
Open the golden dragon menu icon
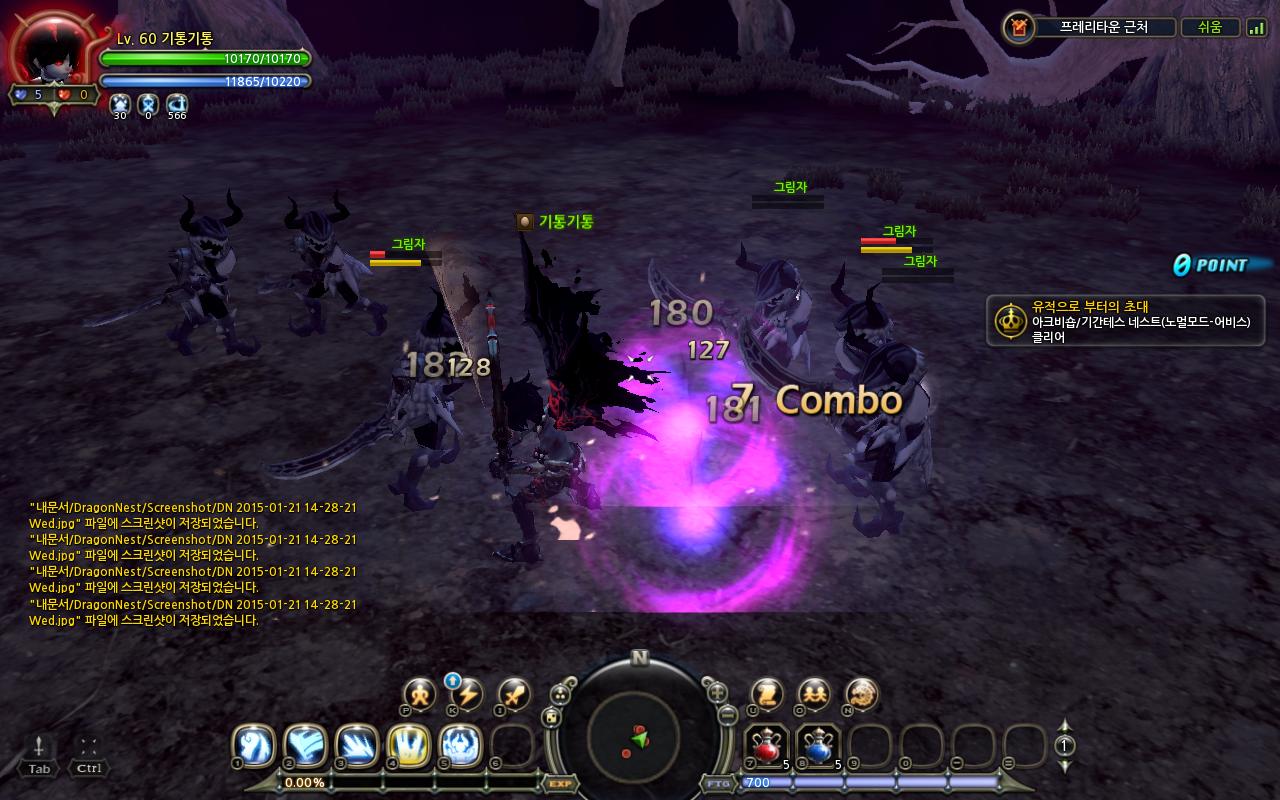(861, 694)
